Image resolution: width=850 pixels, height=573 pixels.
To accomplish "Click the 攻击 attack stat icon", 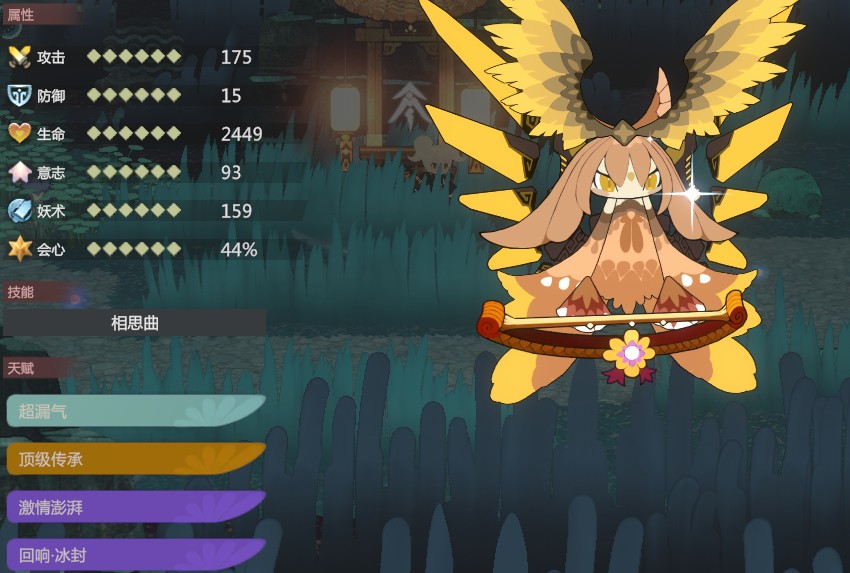I will tap(19, 57).
